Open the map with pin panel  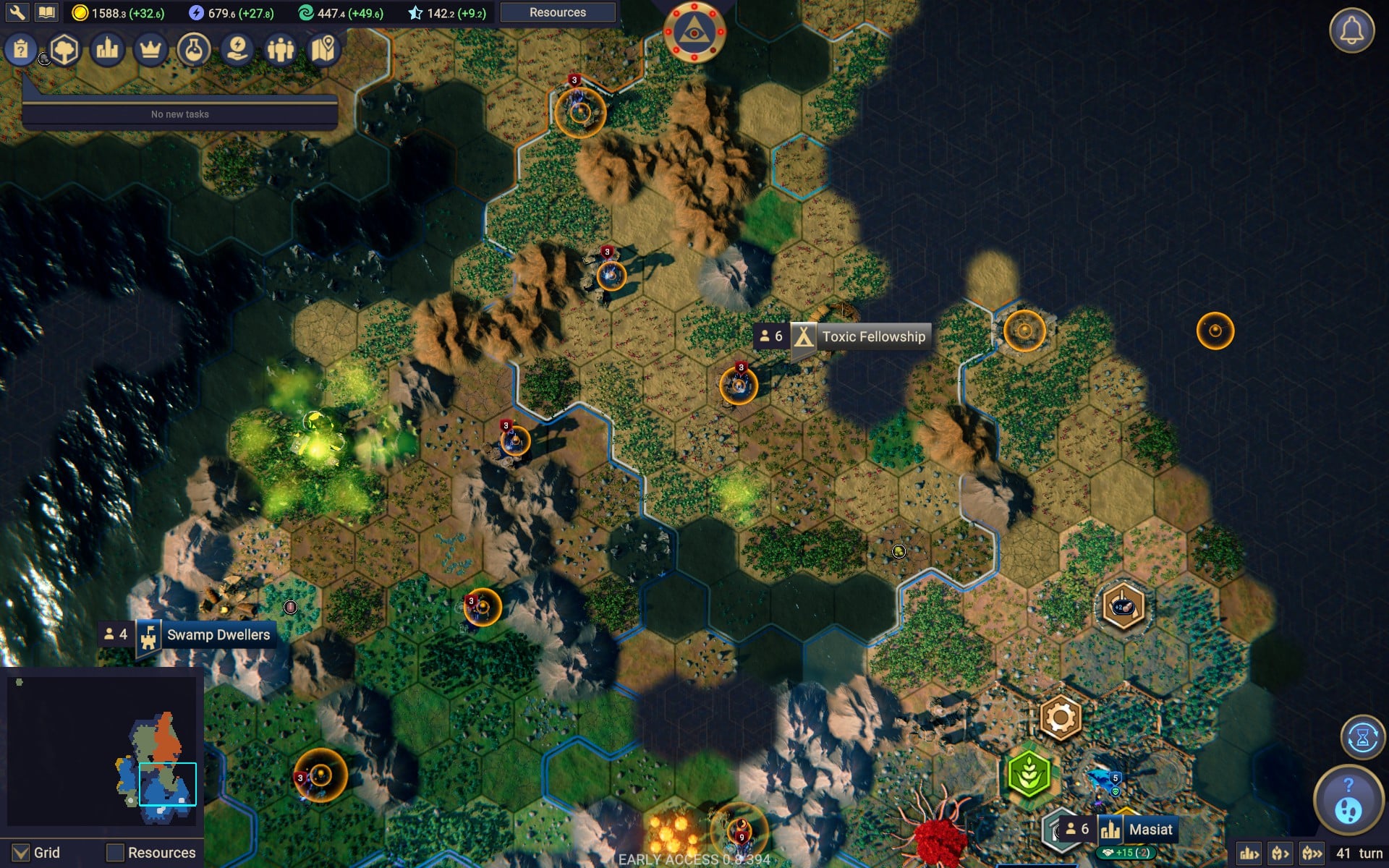tap(324, 50)
